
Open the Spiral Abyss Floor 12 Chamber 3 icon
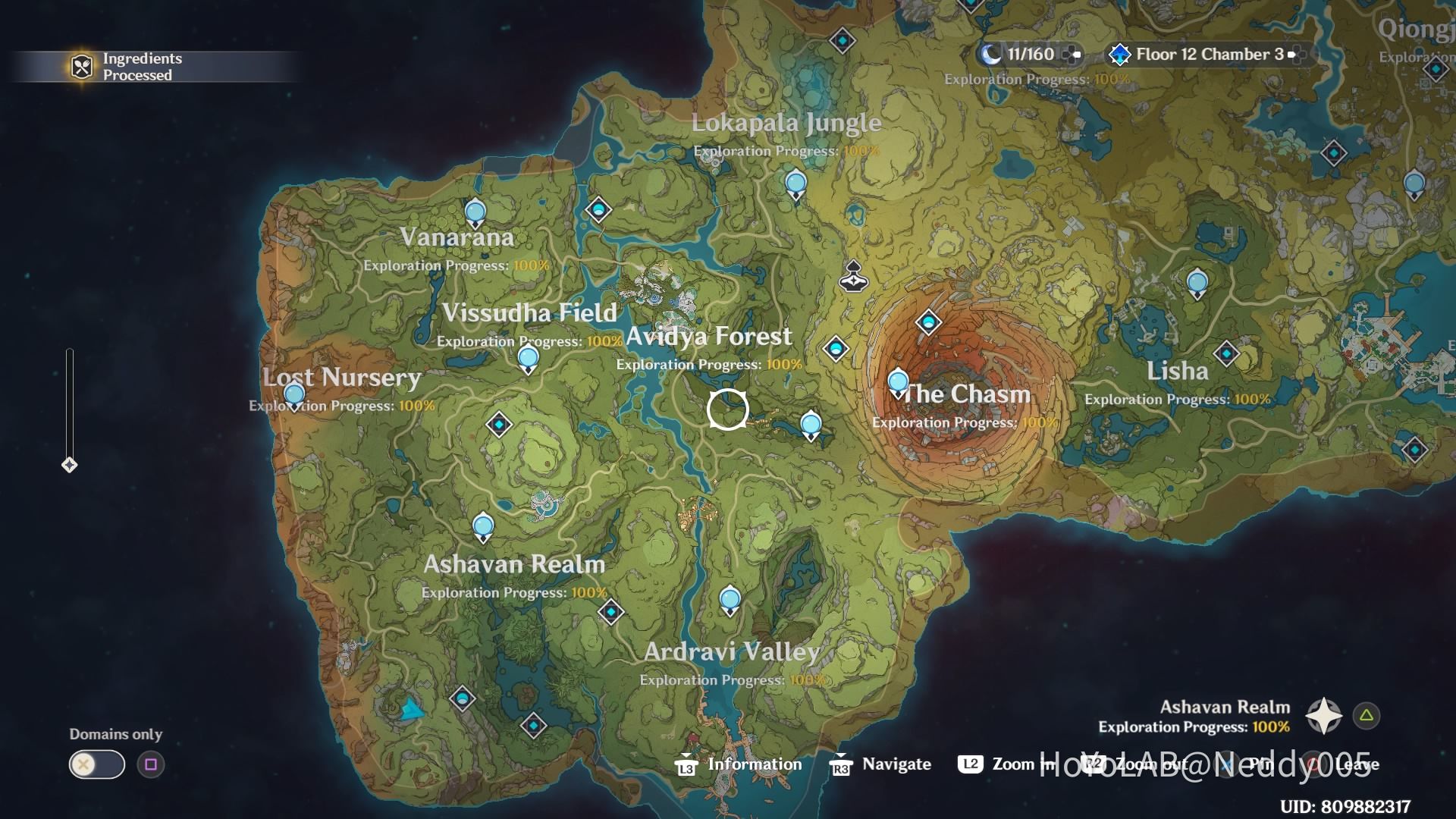(1119, 54)
